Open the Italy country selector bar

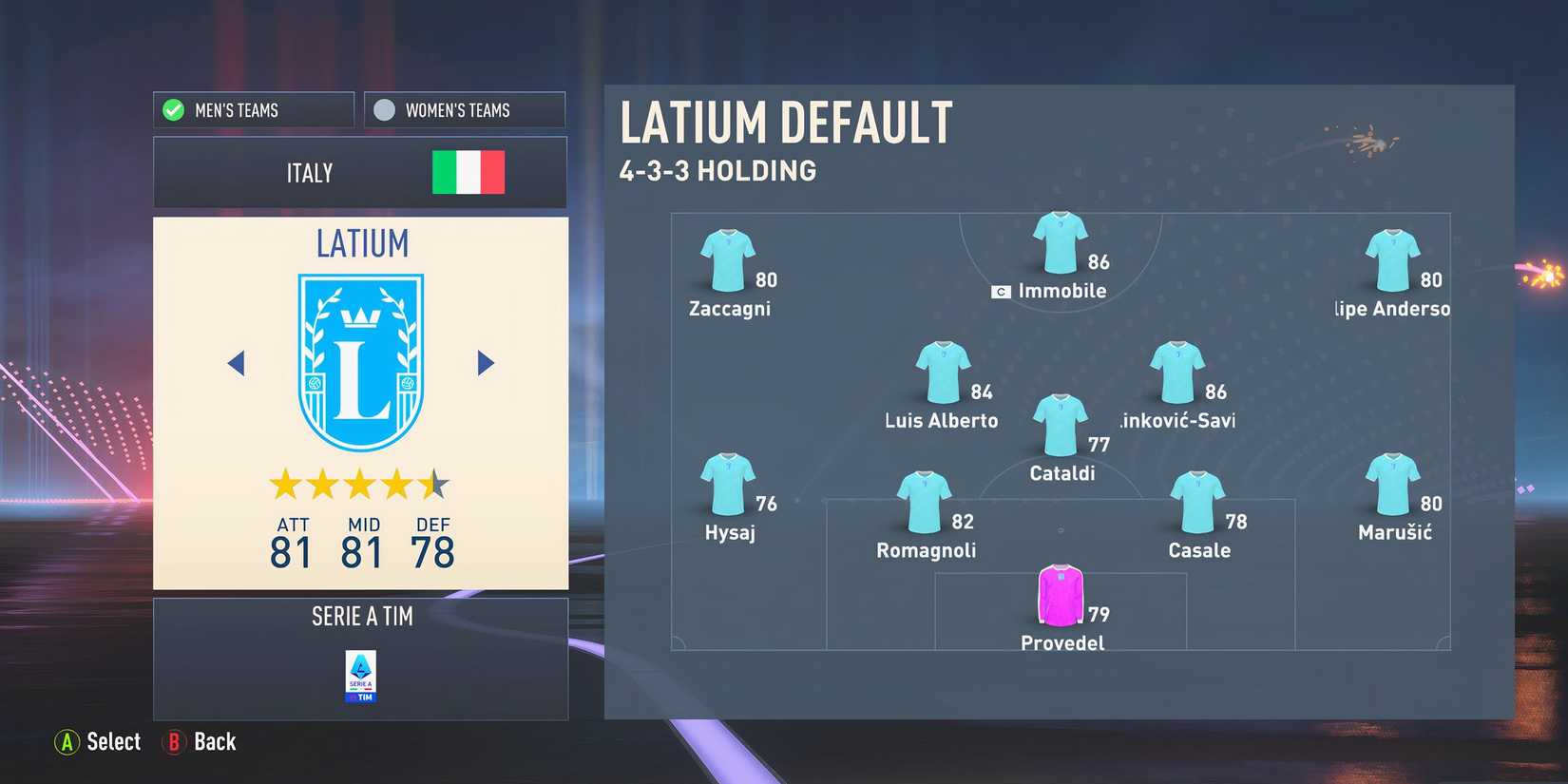click(x=360, y=172)
